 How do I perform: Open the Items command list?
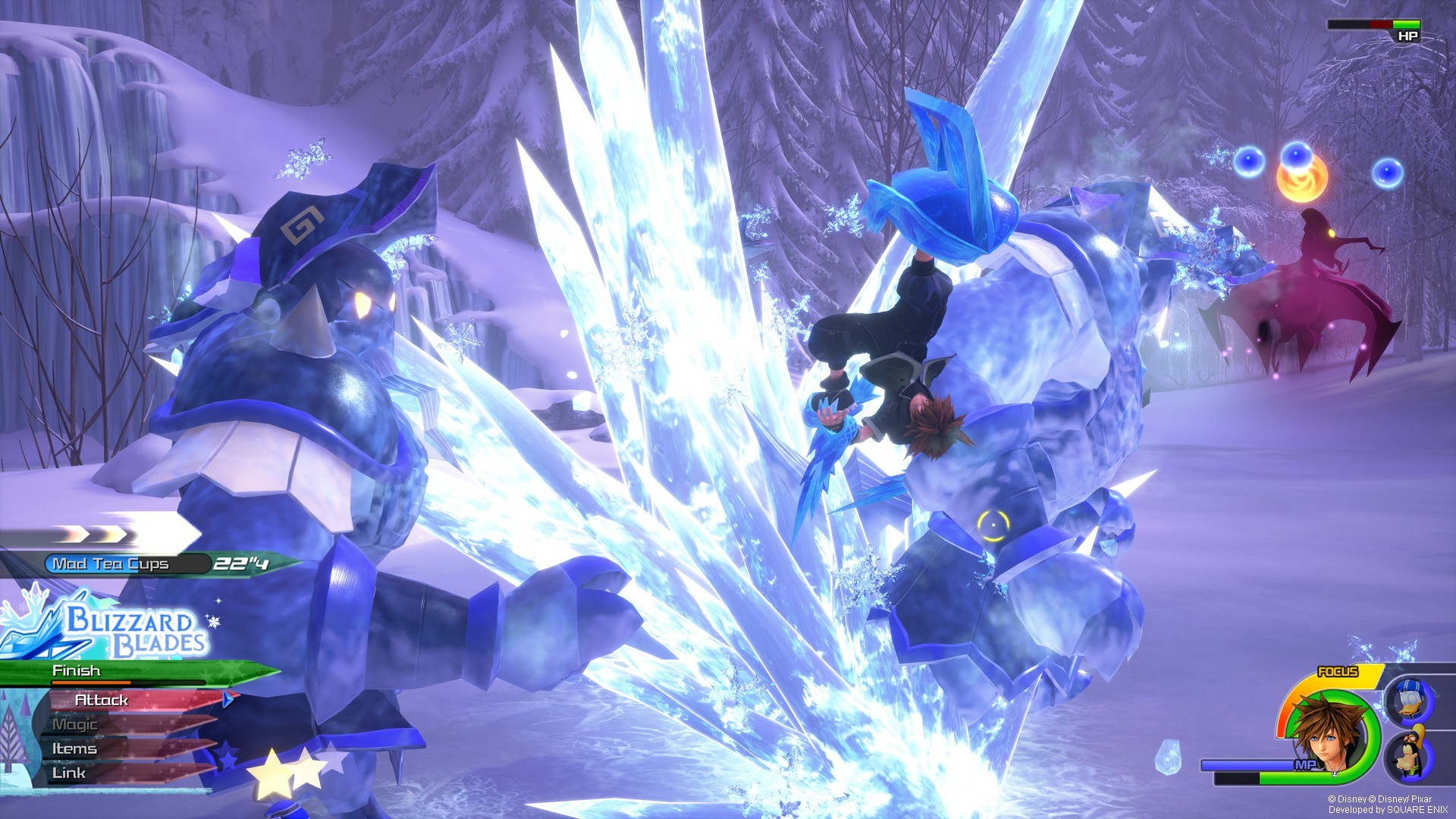[73, 749]
